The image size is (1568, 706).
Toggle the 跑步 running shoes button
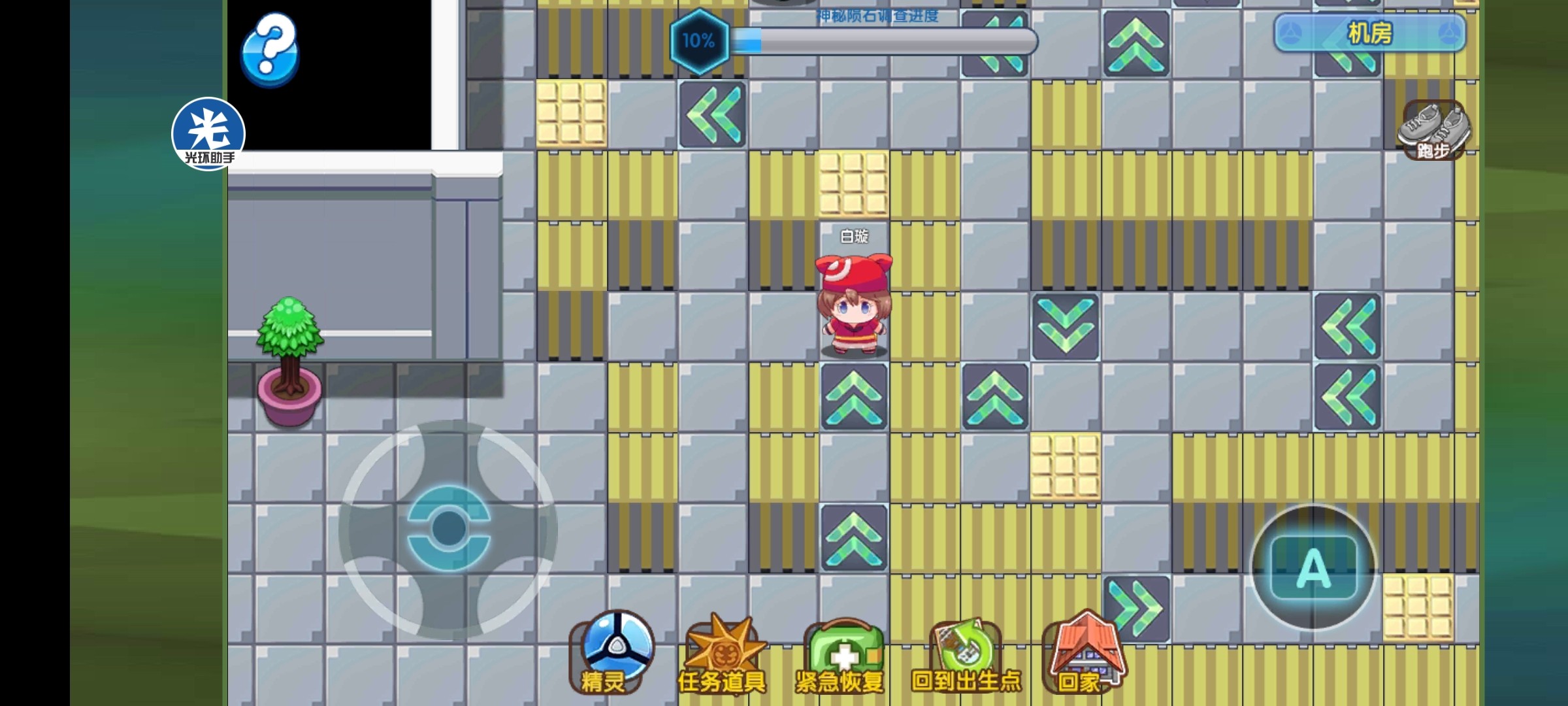pos(1433,130)
